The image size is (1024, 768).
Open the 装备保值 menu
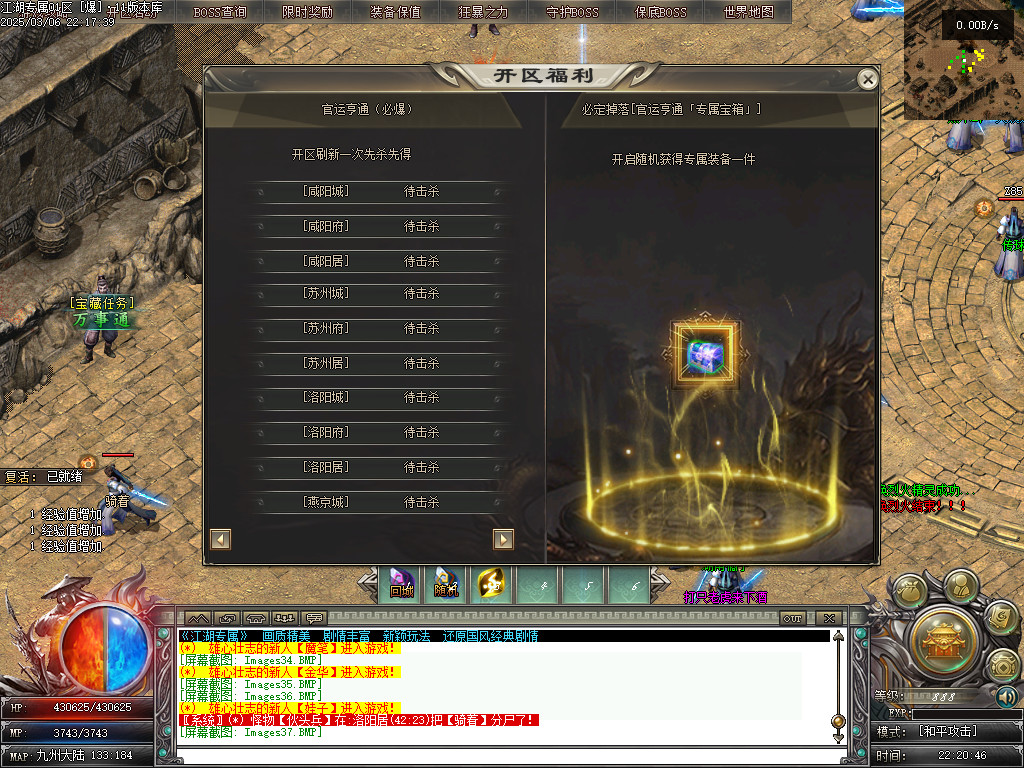pos(395,12)
